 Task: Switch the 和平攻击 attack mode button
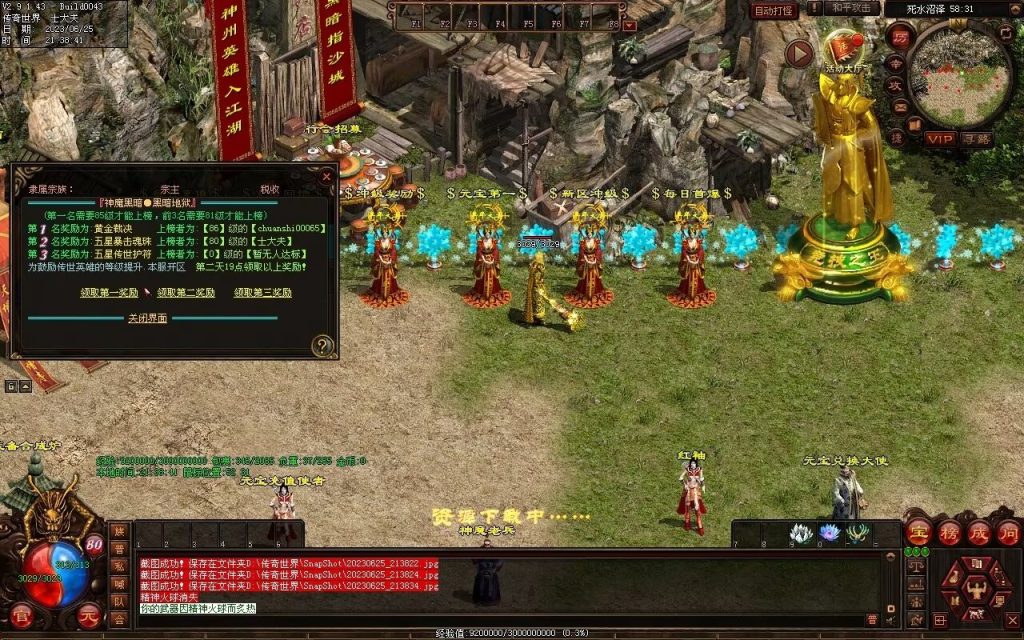click(x=853, y=8)
